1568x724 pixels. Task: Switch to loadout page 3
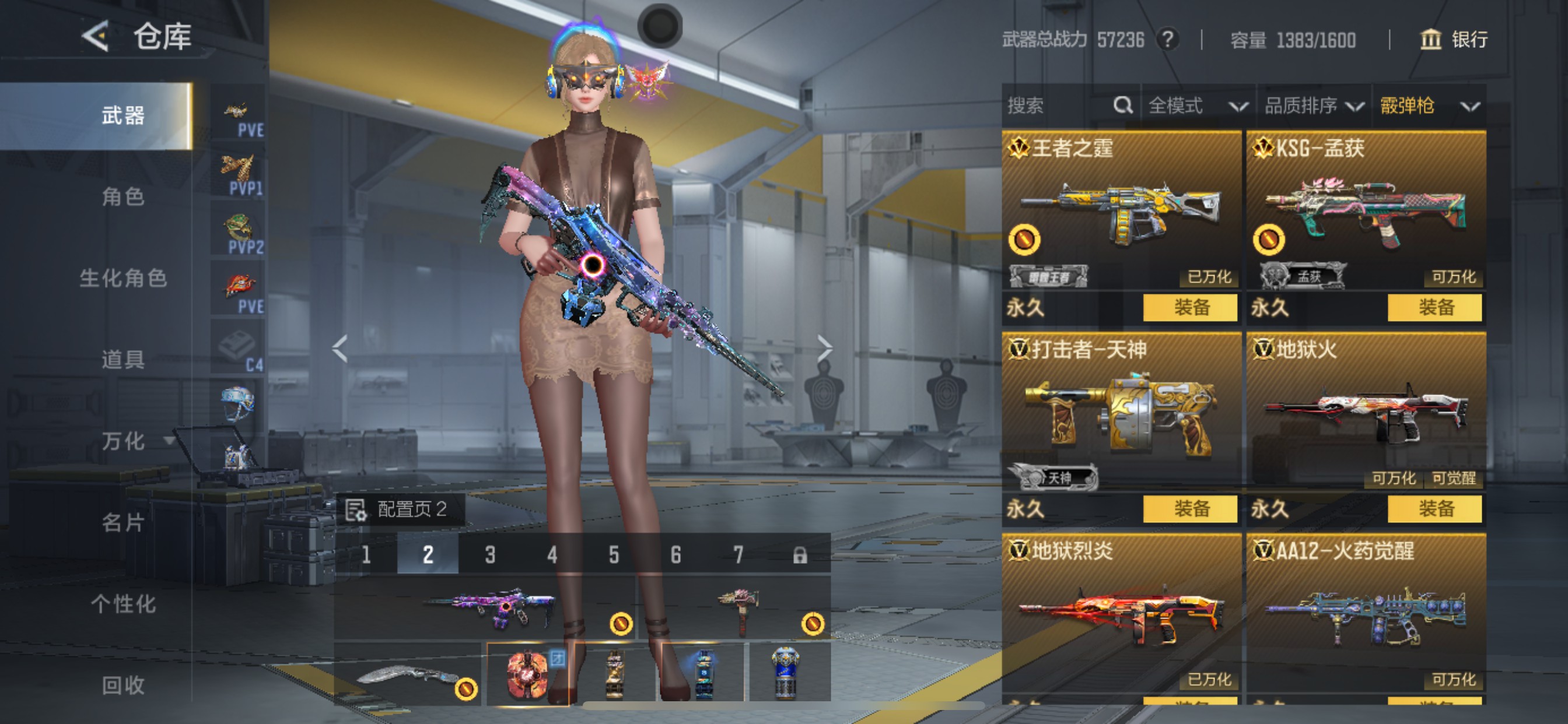tap(490, 554)
